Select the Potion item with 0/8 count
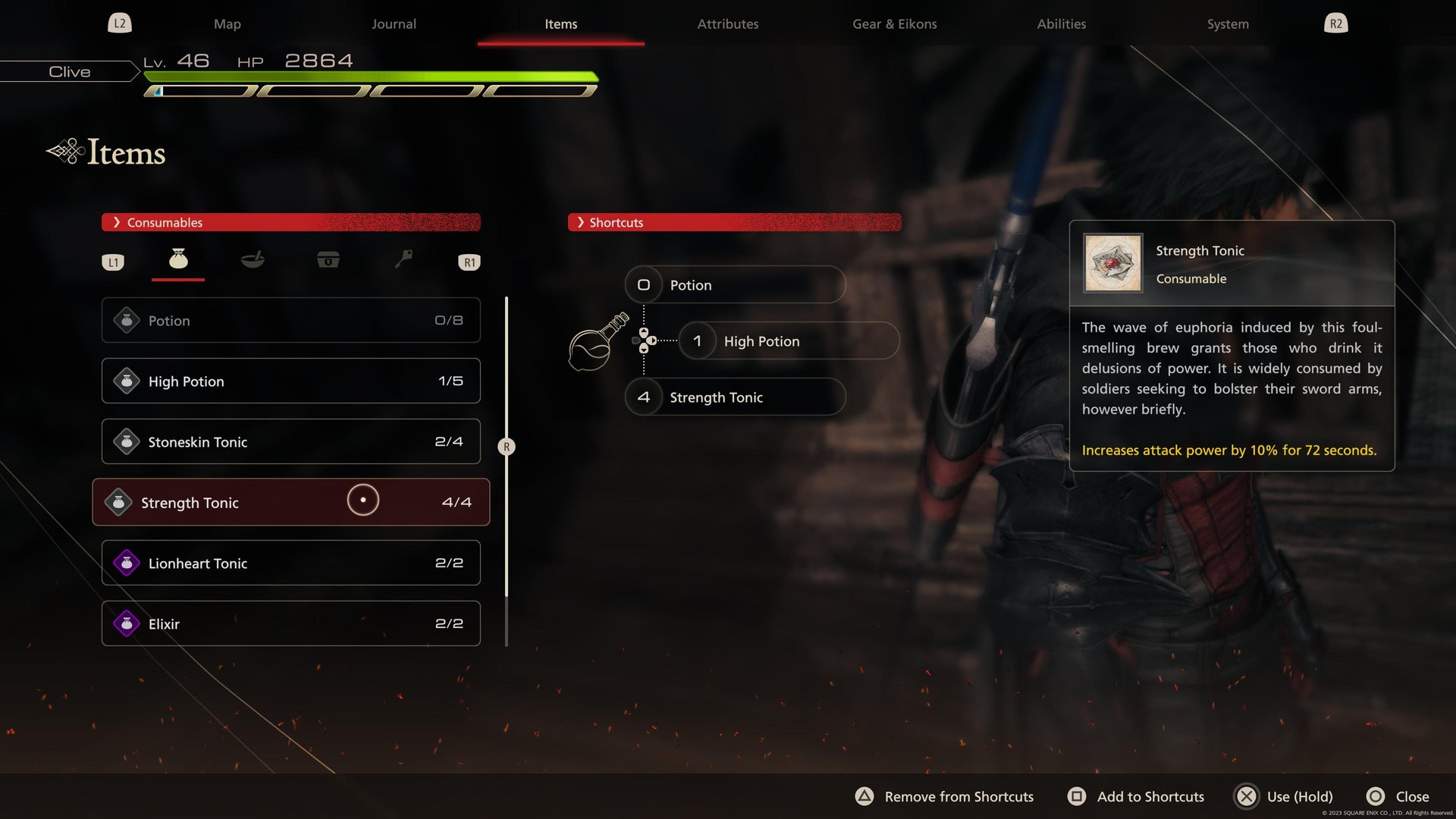Viewport: 1456px width, 819px height. (x=290, y=320)
